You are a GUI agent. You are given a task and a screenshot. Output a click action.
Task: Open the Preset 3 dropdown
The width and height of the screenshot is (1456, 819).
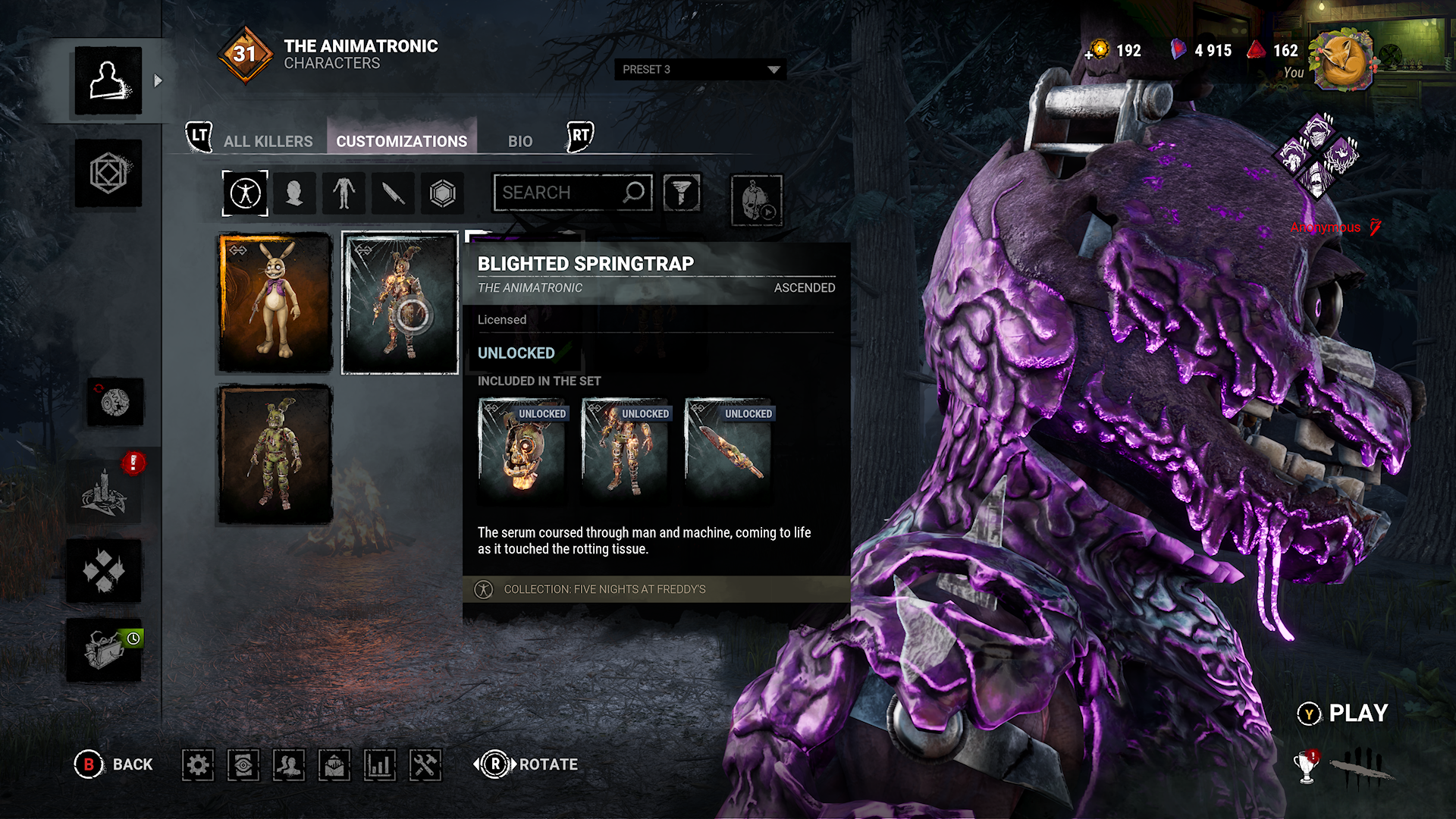tap(700, 69)
